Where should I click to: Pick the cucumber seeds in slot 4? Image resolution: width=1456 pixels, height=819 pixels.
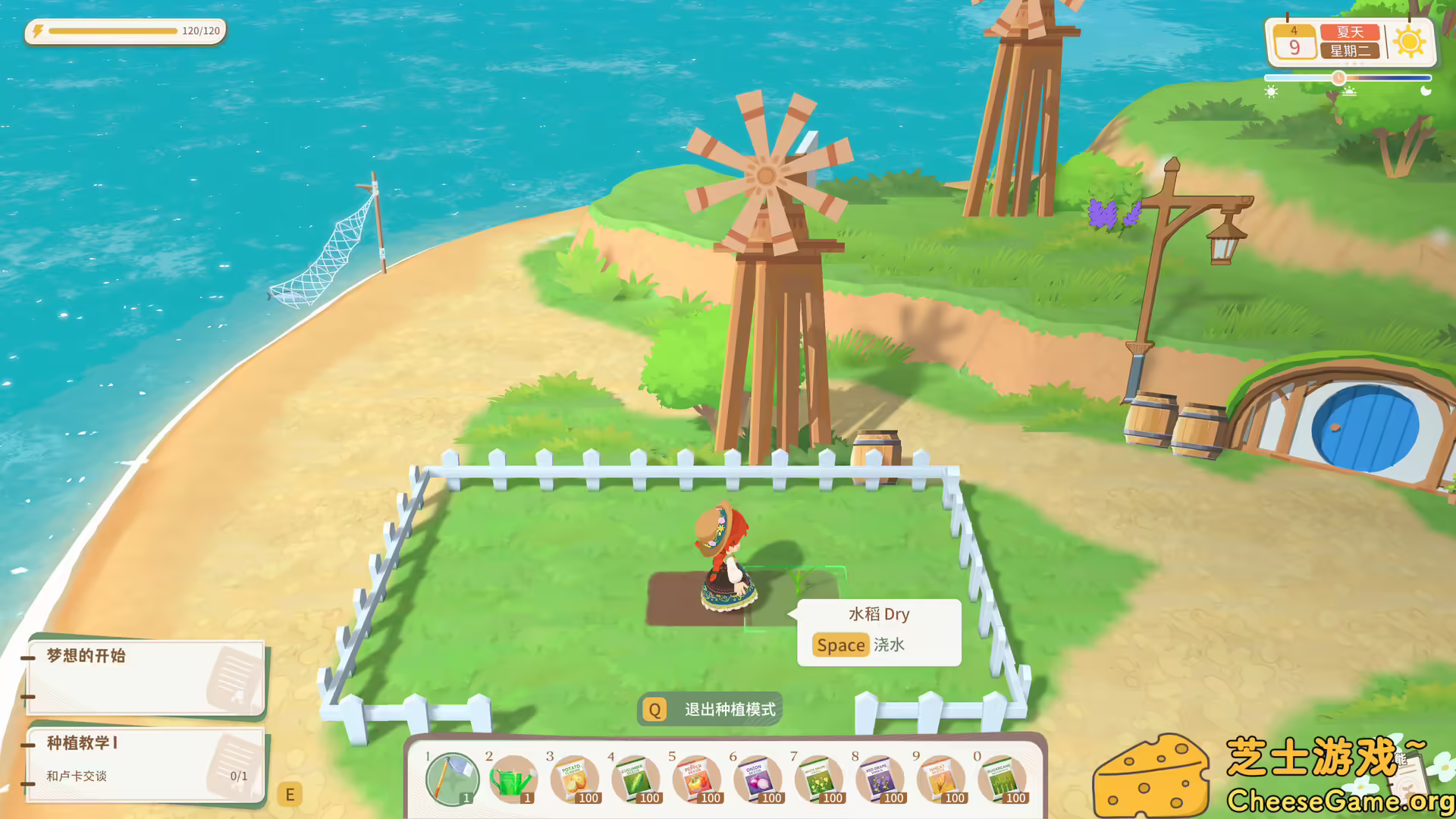[635, 780]
